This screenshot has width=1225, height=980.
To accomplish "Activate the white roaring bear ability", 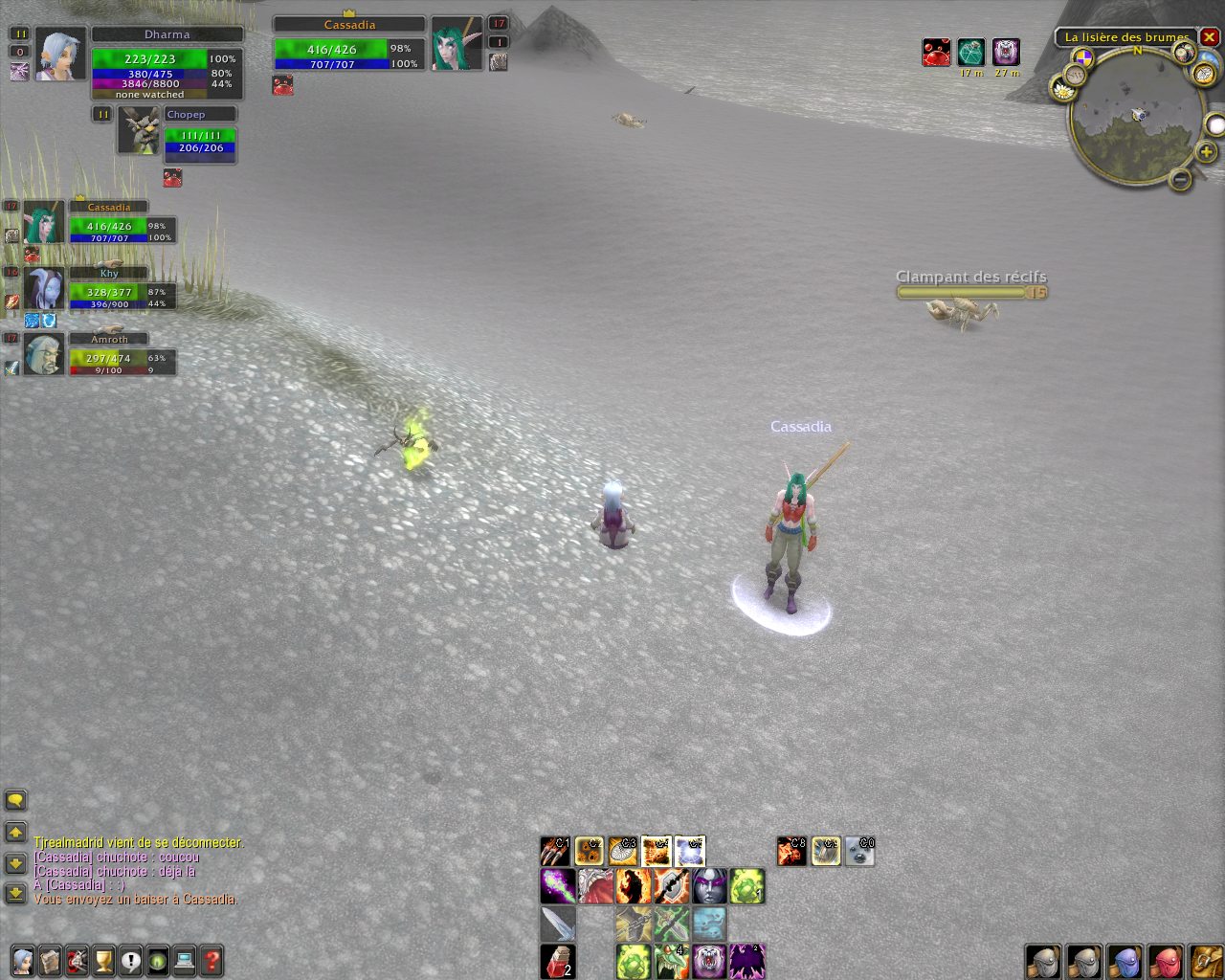I will click(709, 961).
